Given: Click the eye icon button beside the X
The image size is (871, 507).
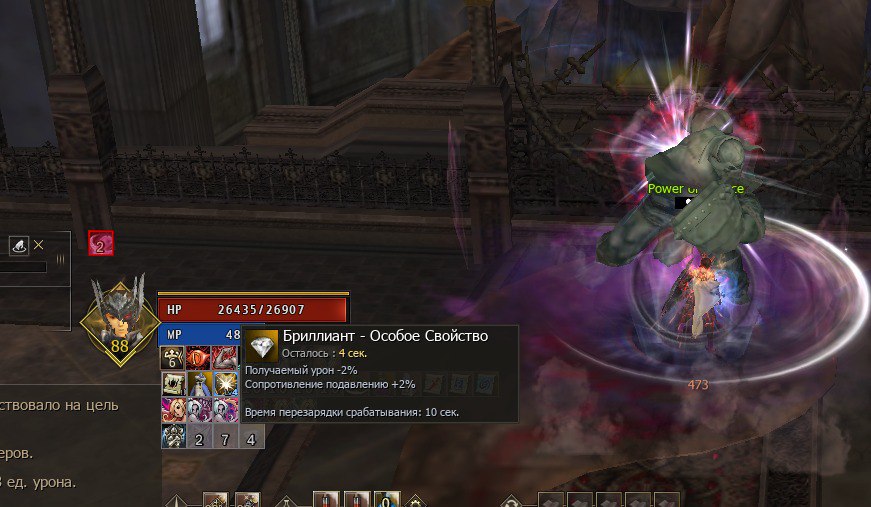Looking at the screenshot, I should tap(19, 245).
